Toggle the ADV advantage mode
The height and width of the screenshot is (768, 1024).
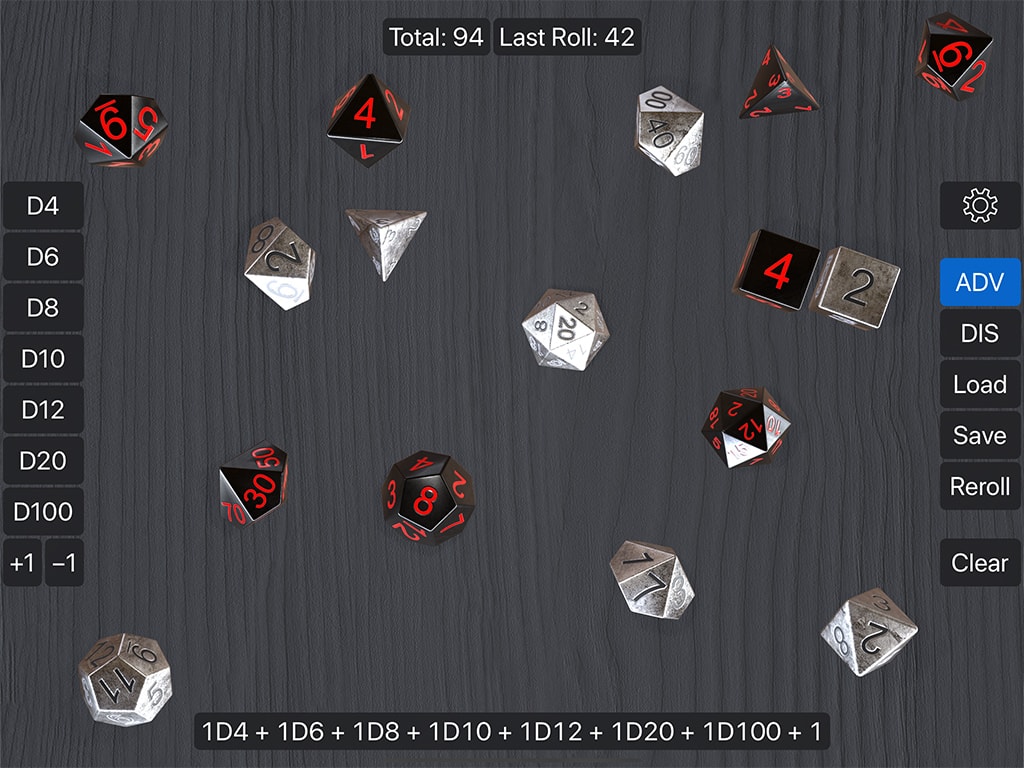click(x=980, y=282)
